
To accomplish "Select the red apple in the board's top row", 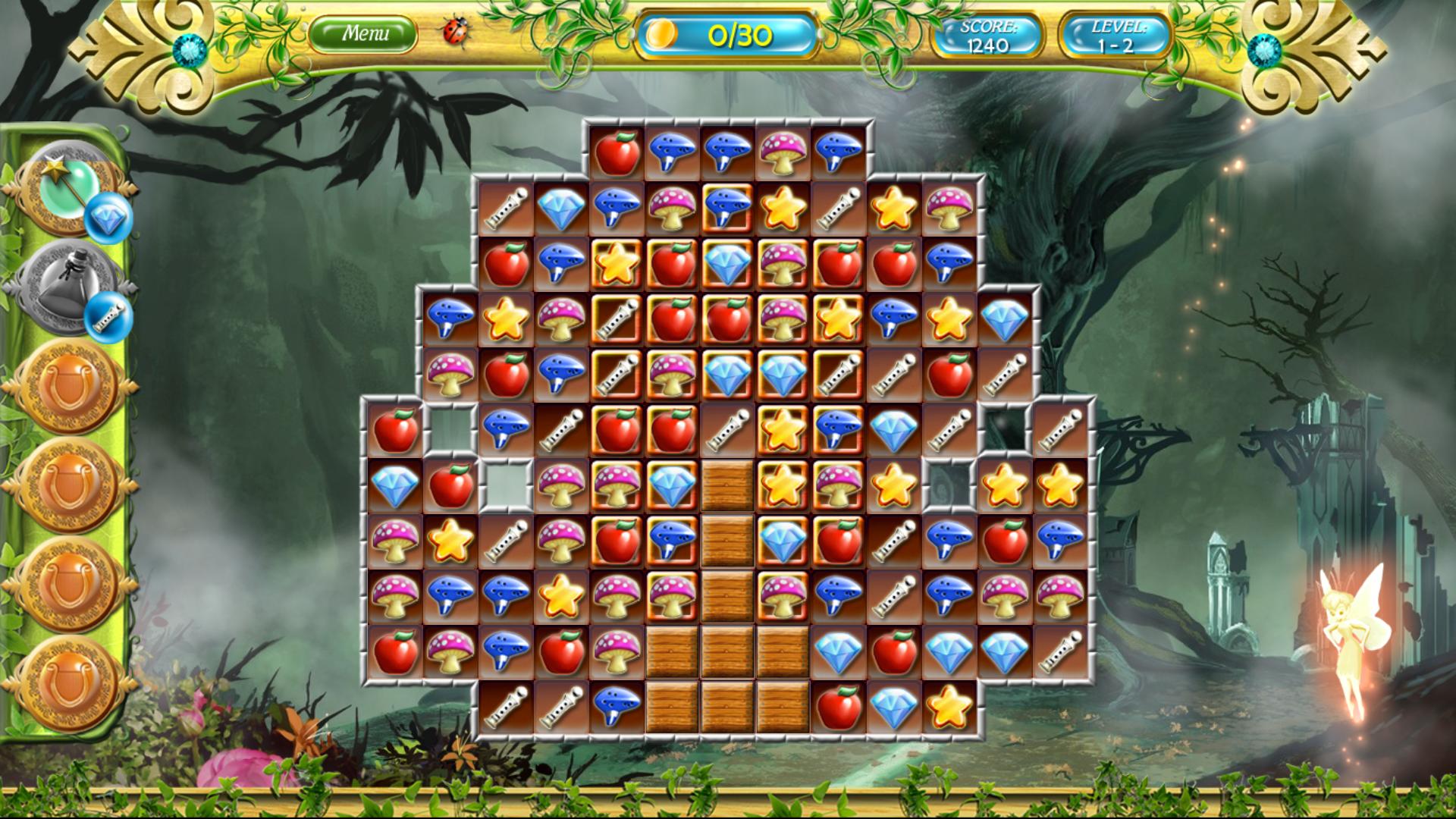I will coord(617,154).
